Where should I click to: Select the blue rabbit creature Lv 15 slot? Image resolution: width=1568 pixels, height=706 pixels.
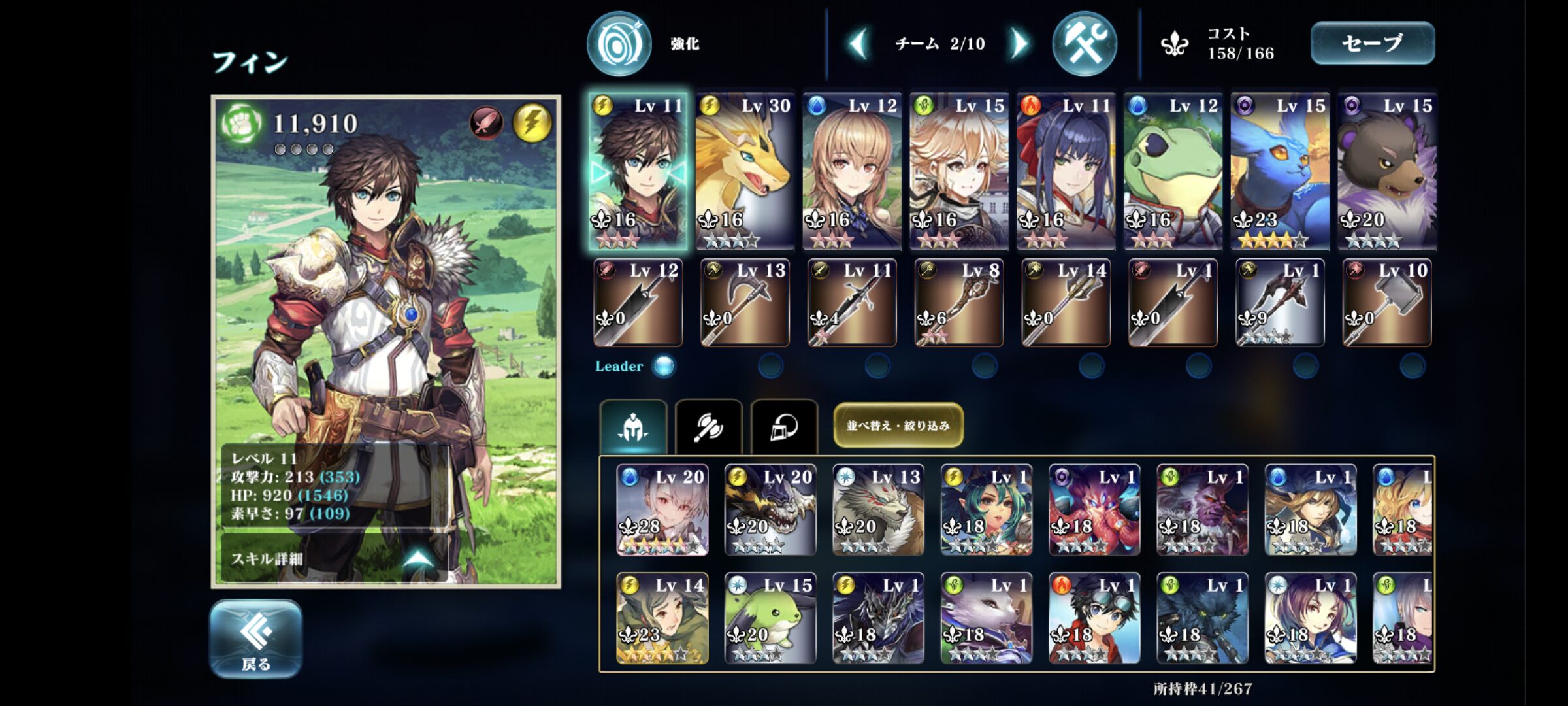[x=1279, y=171]
